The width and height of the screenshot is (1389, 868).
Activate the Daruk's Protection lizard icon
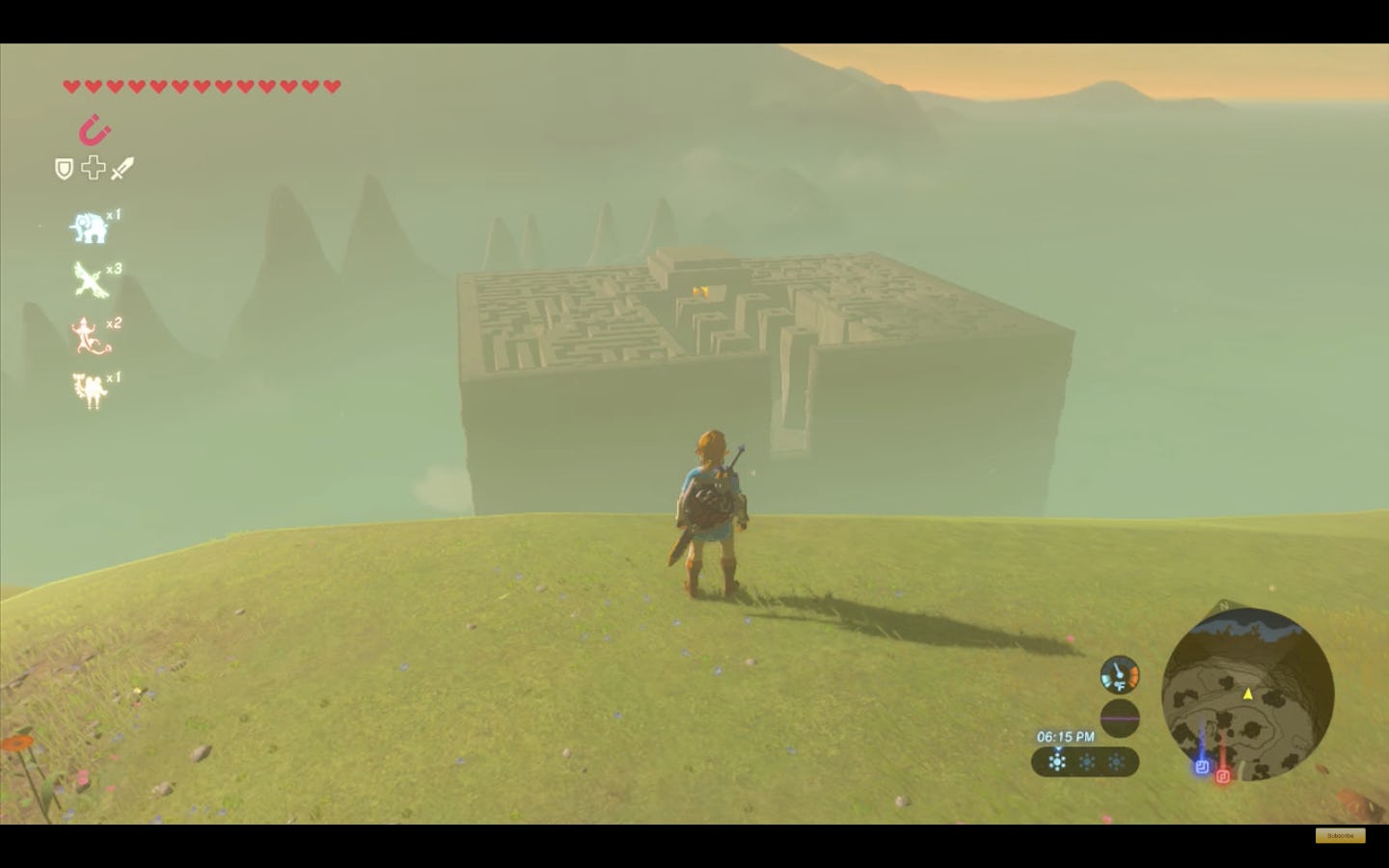(x=88, y=335)
